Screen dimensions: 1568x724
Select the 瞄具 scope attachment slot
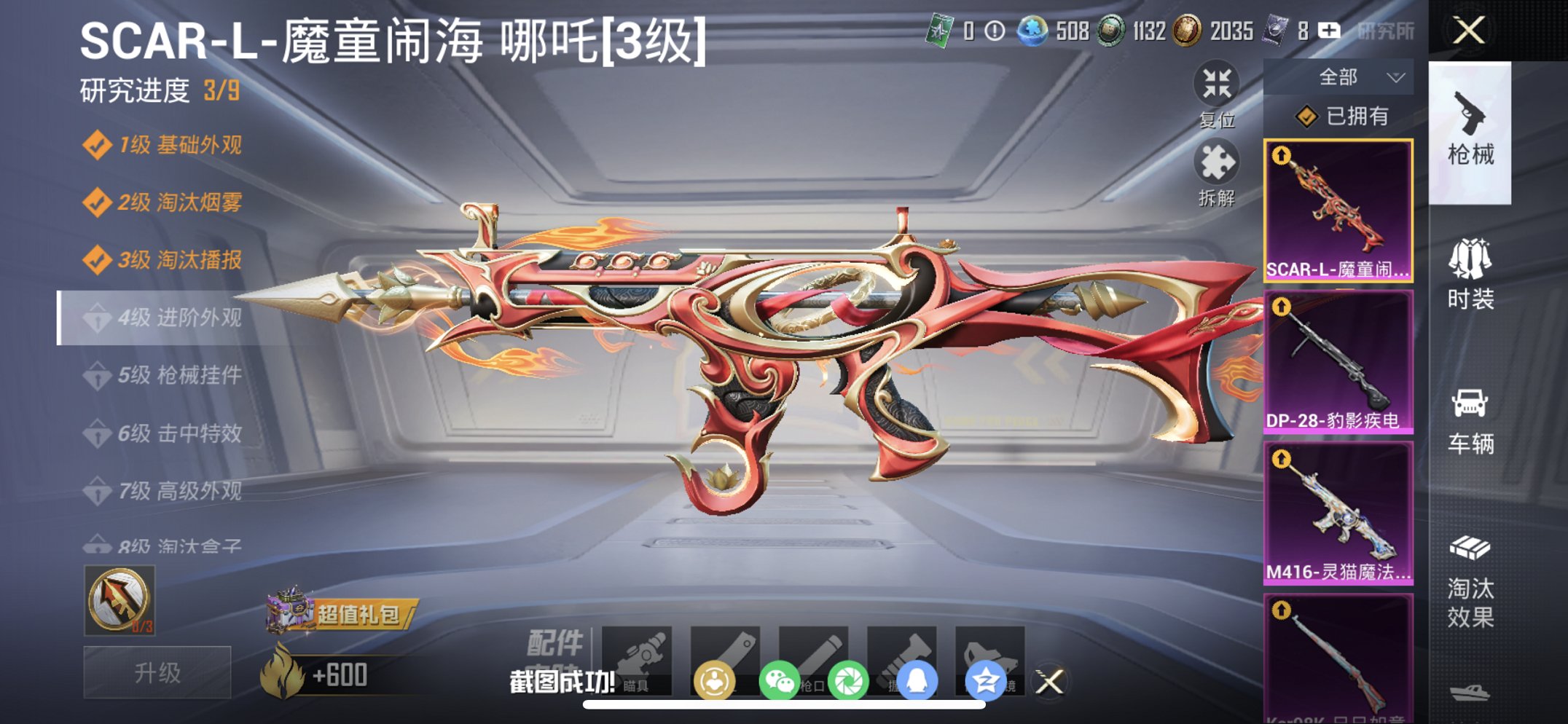point(635,659)
